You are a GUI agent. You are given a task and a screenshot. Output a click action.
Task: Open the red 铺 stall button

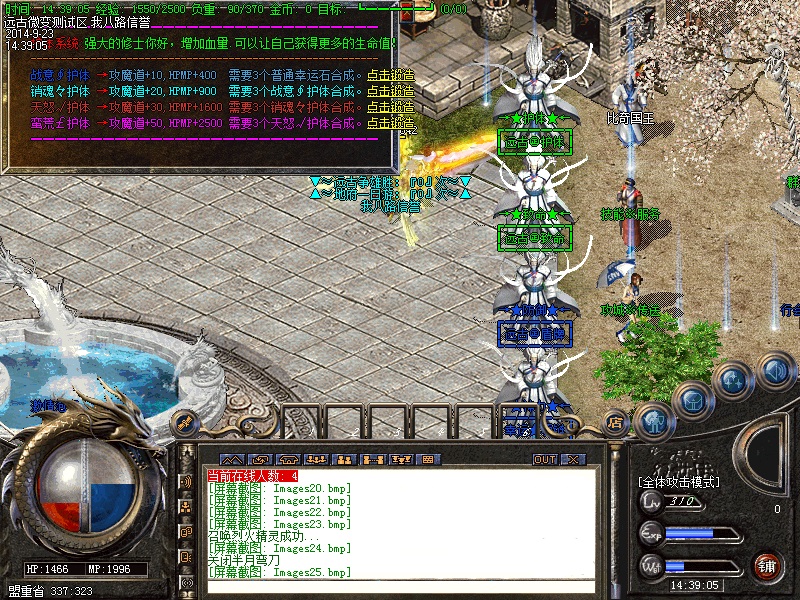pyautogui.click(x=767, y=566)
